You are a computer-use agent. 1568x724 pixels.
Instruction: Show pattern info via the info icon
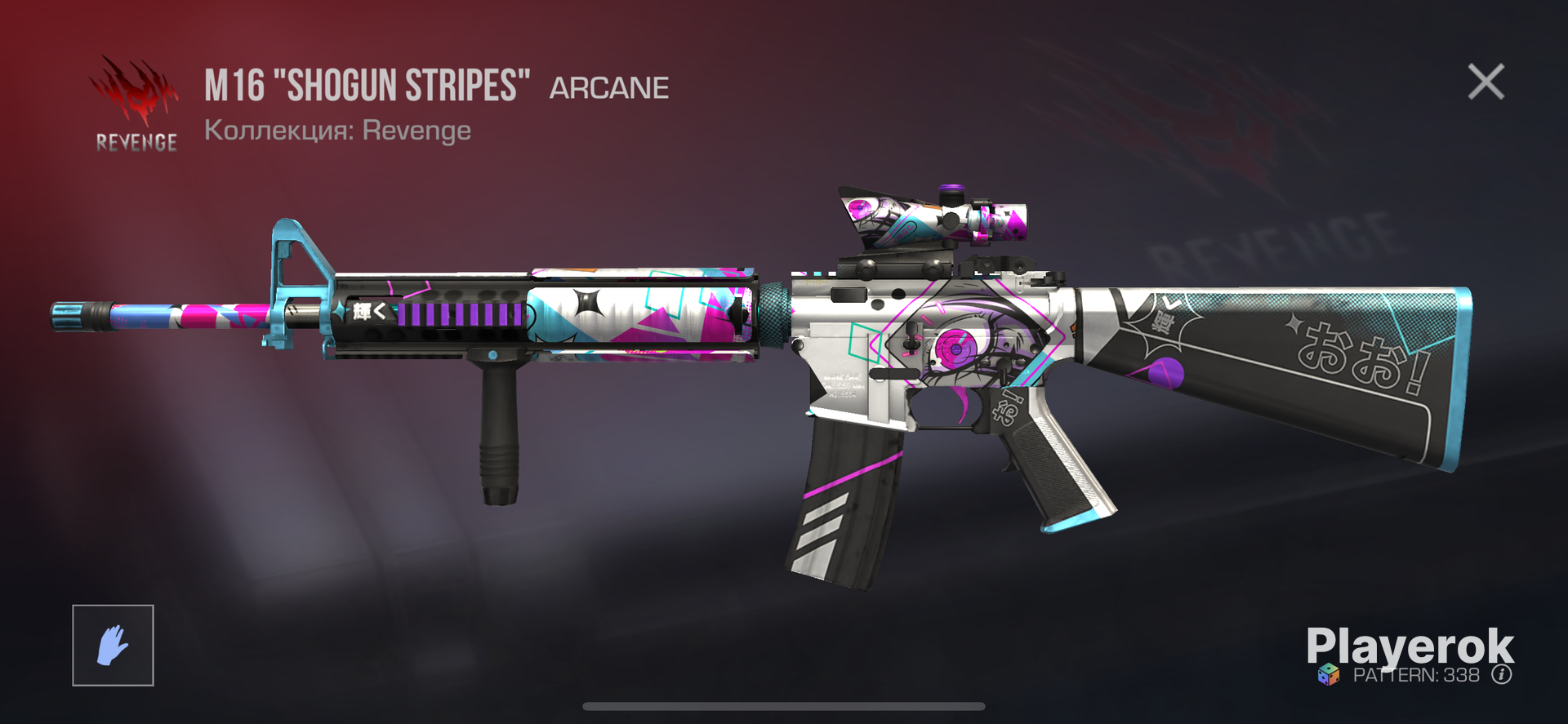click(x=1501, y=675)
